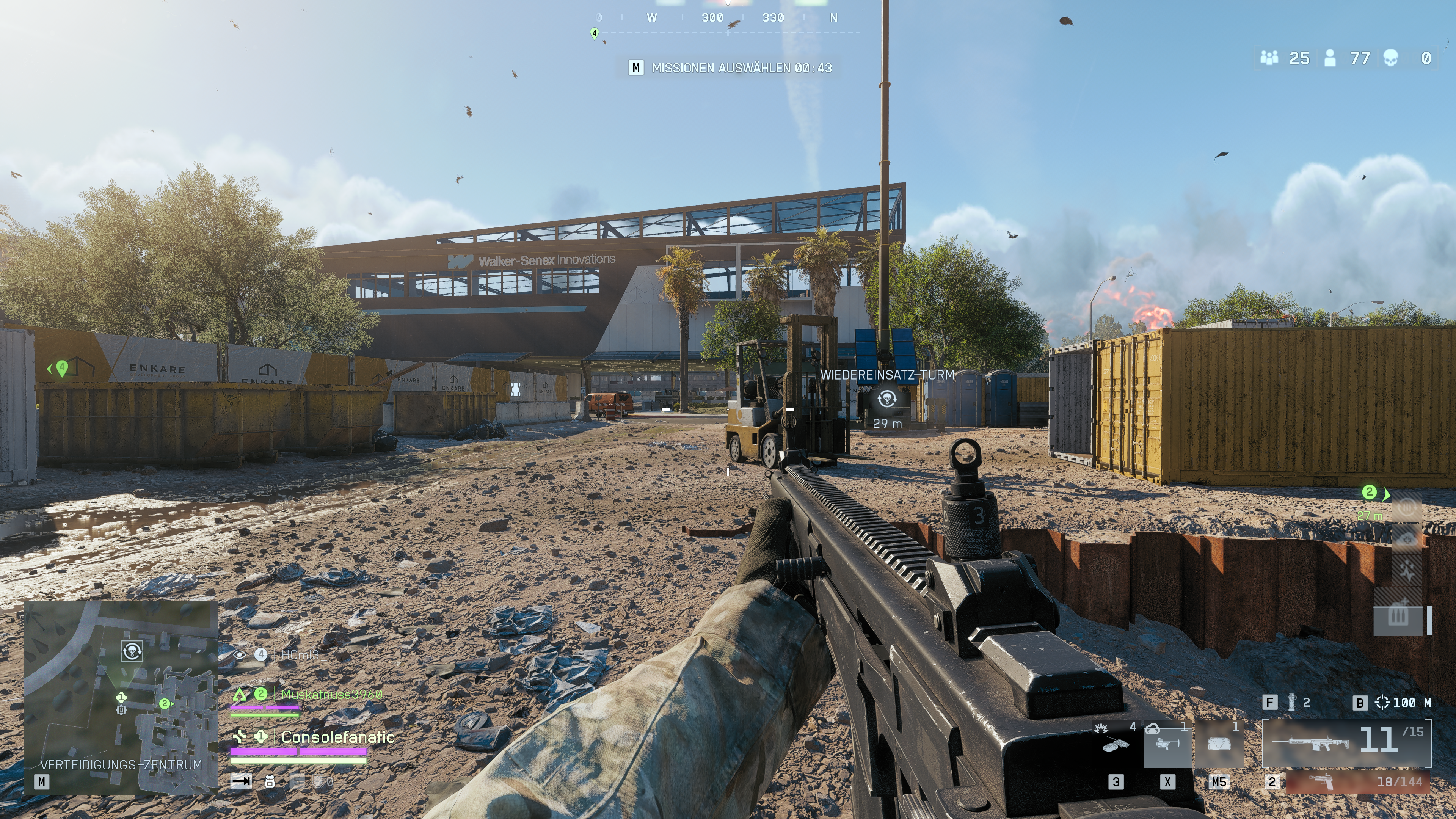Click the backpack icon under squad list
The width and height of the screenshot is (1456, 819).
coord(270,782)
